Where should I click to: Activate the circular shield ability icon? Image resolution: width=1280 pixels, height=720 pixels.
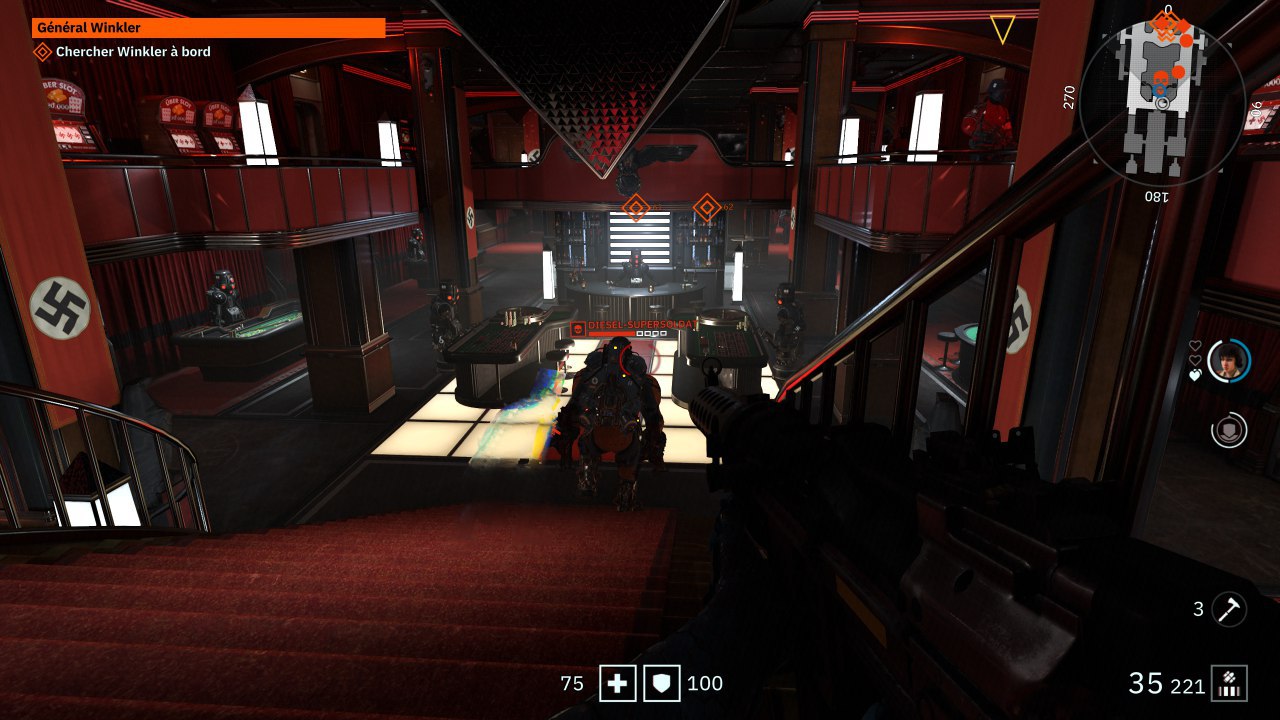coord(1229,430)
